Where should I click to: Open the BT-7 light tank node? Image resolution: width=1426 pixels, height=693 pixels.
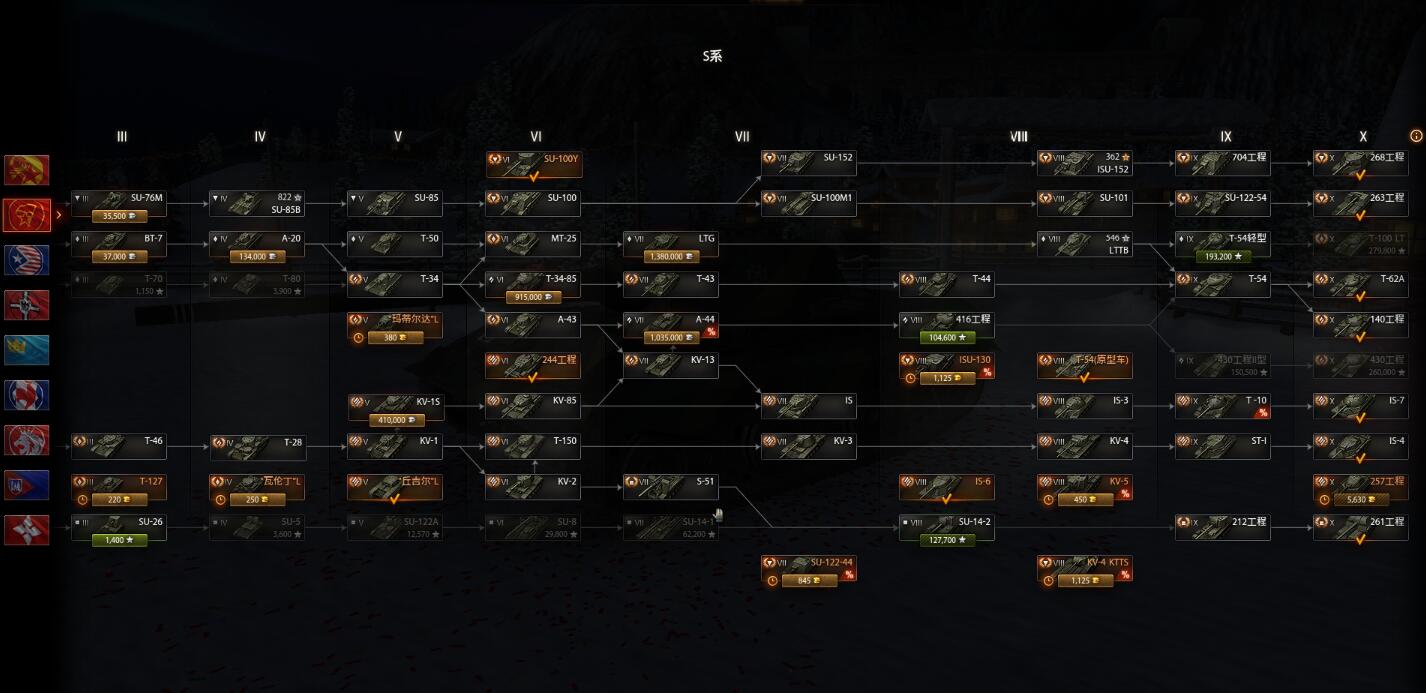[x=118, y=240]
